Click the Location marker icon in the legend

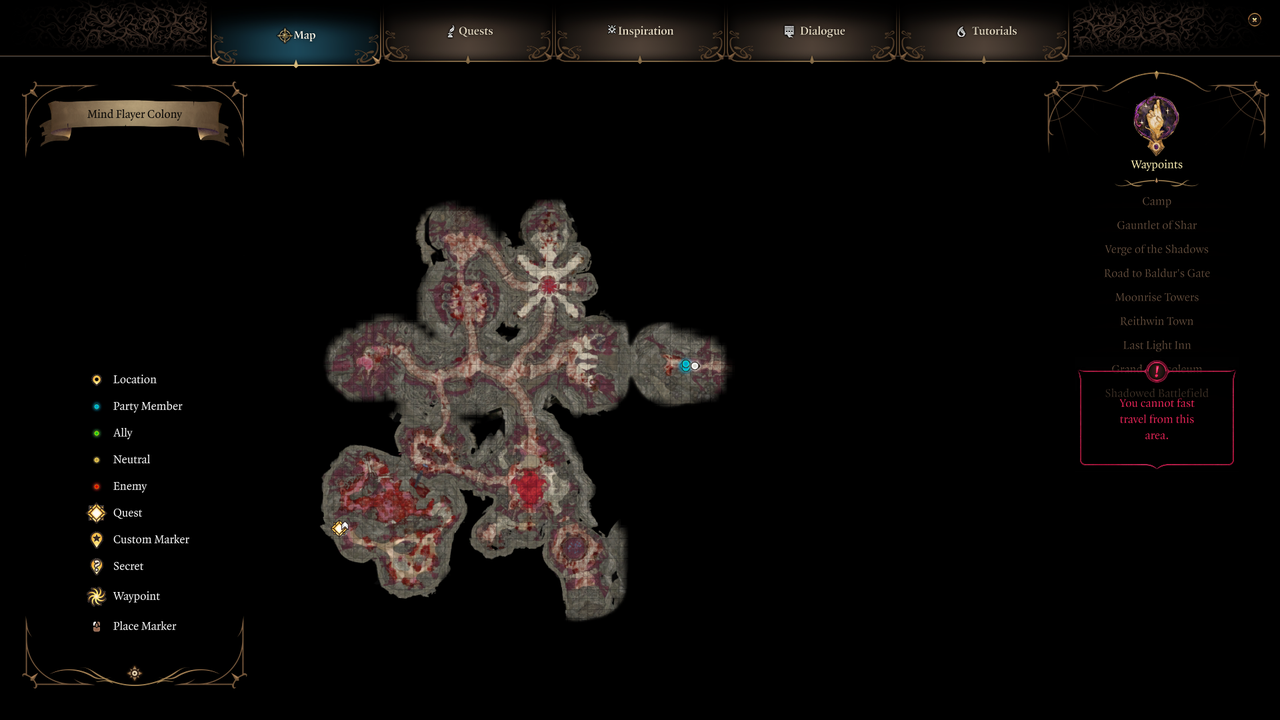tap(96, 379)
